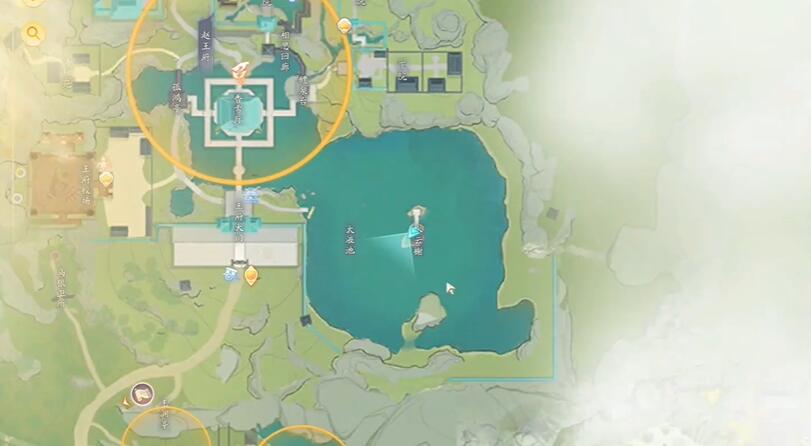Image resolution: width=811 pixels, height=446 pixels.
Task: Click the 赵王府 location label
Action: pyautogui.click(x=205, y=39)
